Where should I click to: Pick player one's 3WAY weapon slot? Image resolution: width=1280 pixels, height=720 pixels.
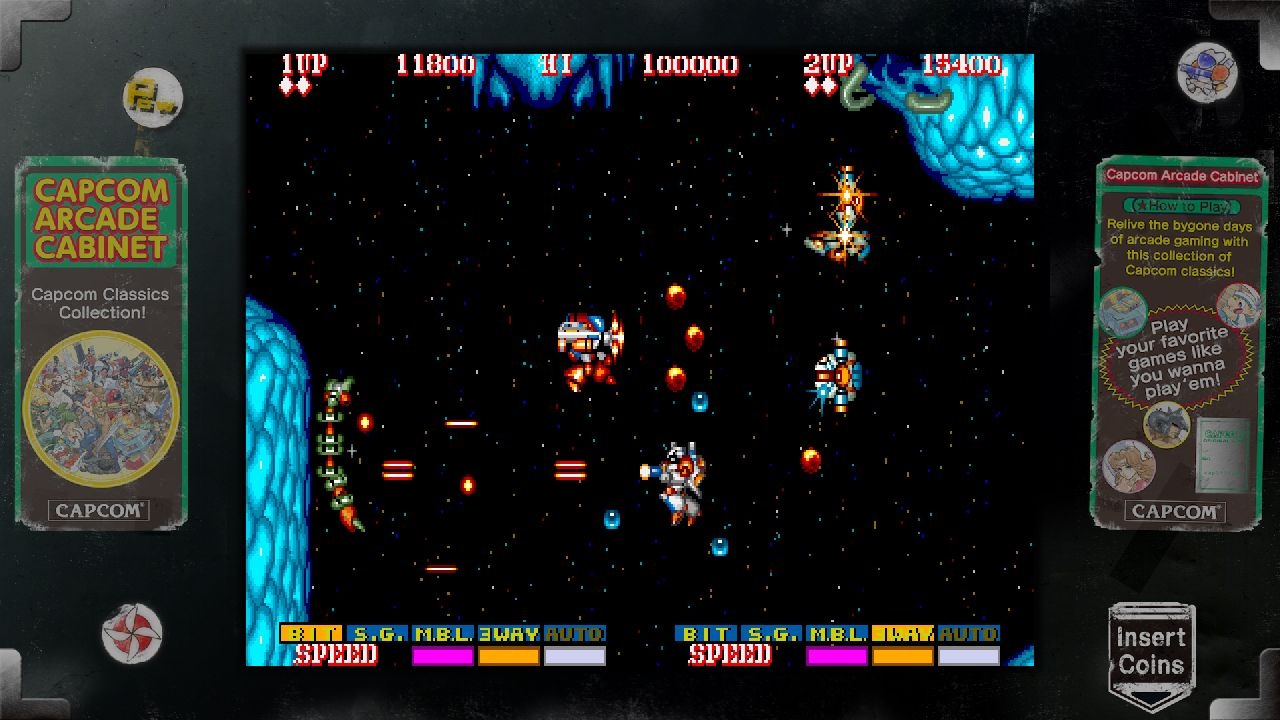[x=509, y=634]
